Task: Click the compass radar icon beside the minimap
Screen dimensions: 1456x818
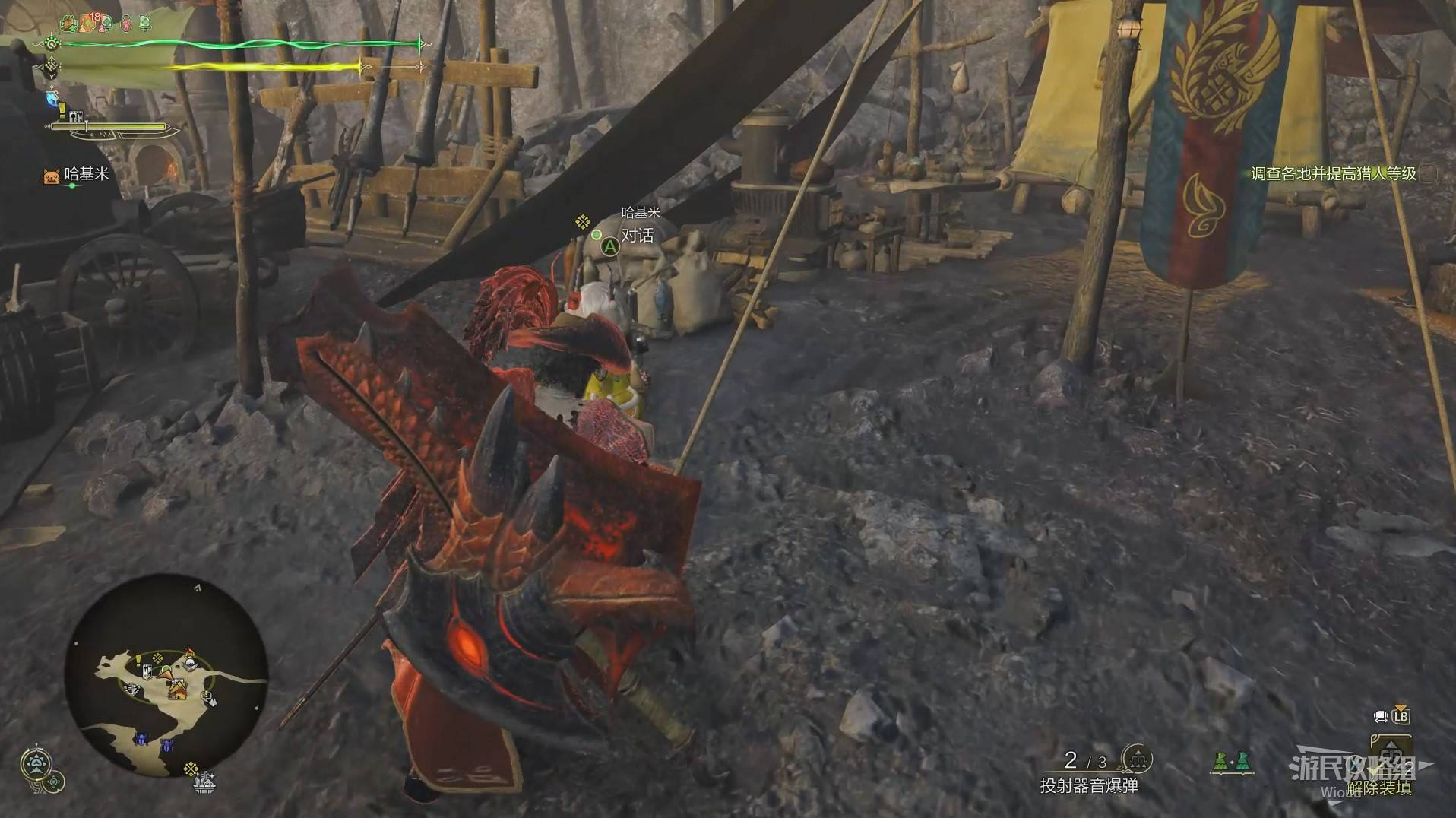Action: [36, 763]
